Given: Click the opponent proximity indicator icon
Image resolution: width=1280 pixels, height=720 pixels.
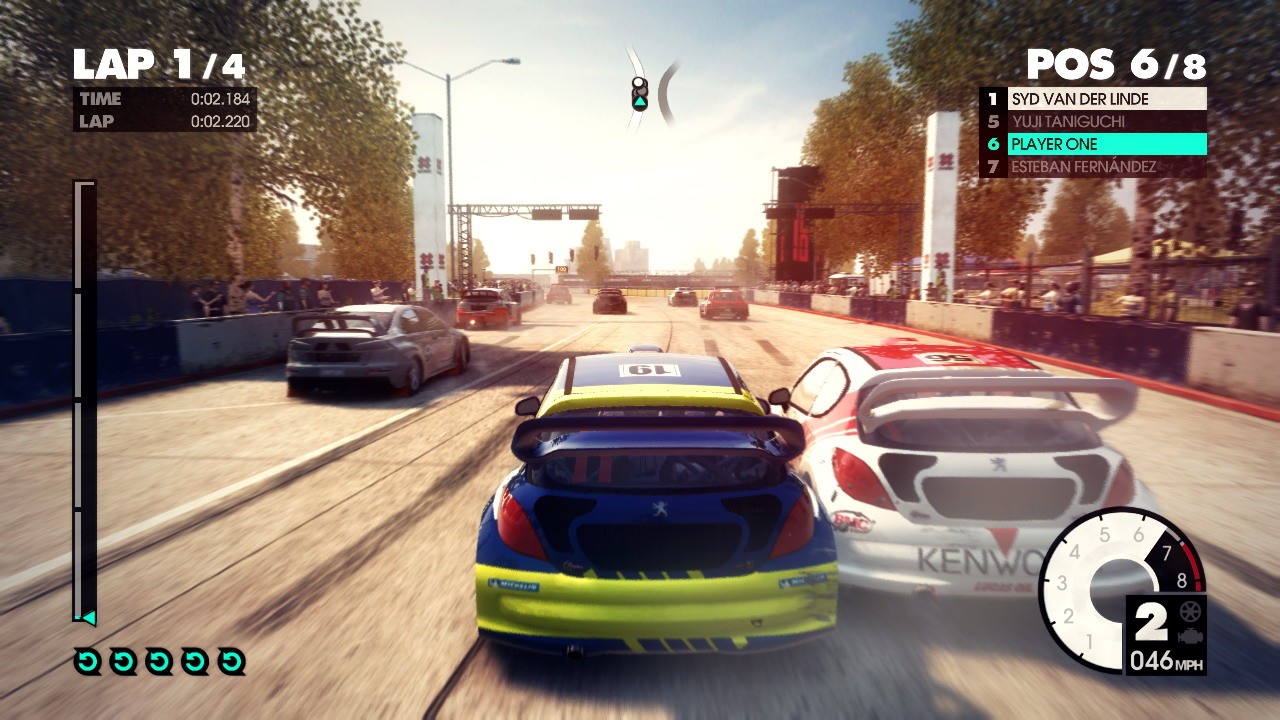Looking at the screenshot, I should [640, 93].
